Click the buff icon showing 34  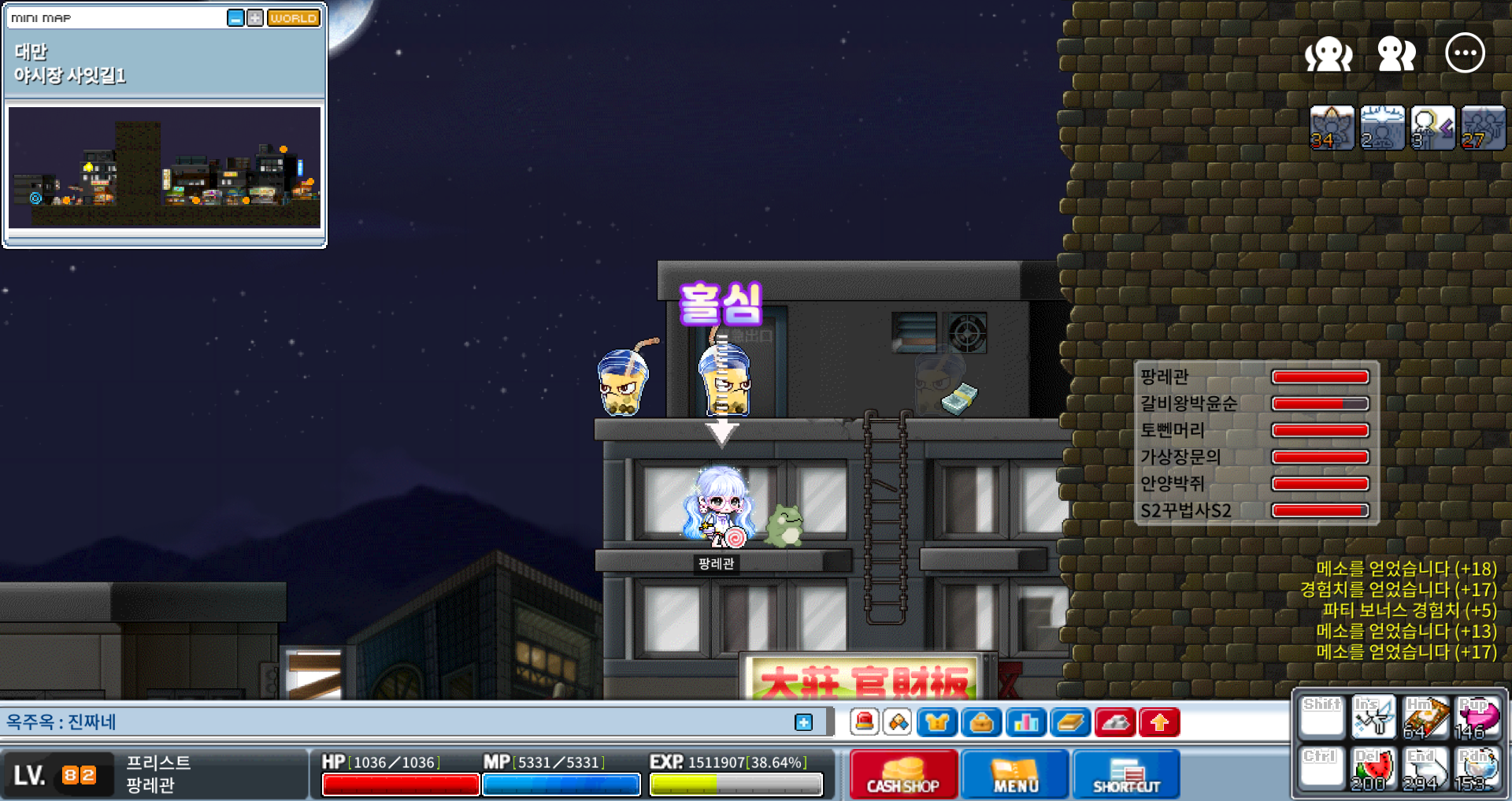[x=1332, y=128]
